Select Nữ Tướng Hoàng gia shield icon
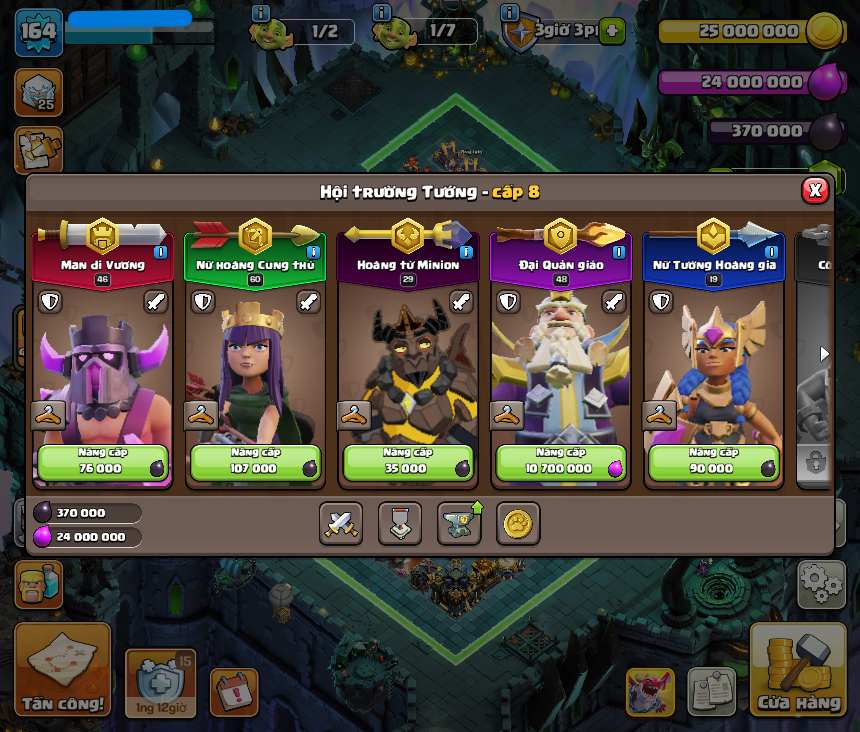Image resolution: width=860 pixels, height=732 pixels. [661, 301]
